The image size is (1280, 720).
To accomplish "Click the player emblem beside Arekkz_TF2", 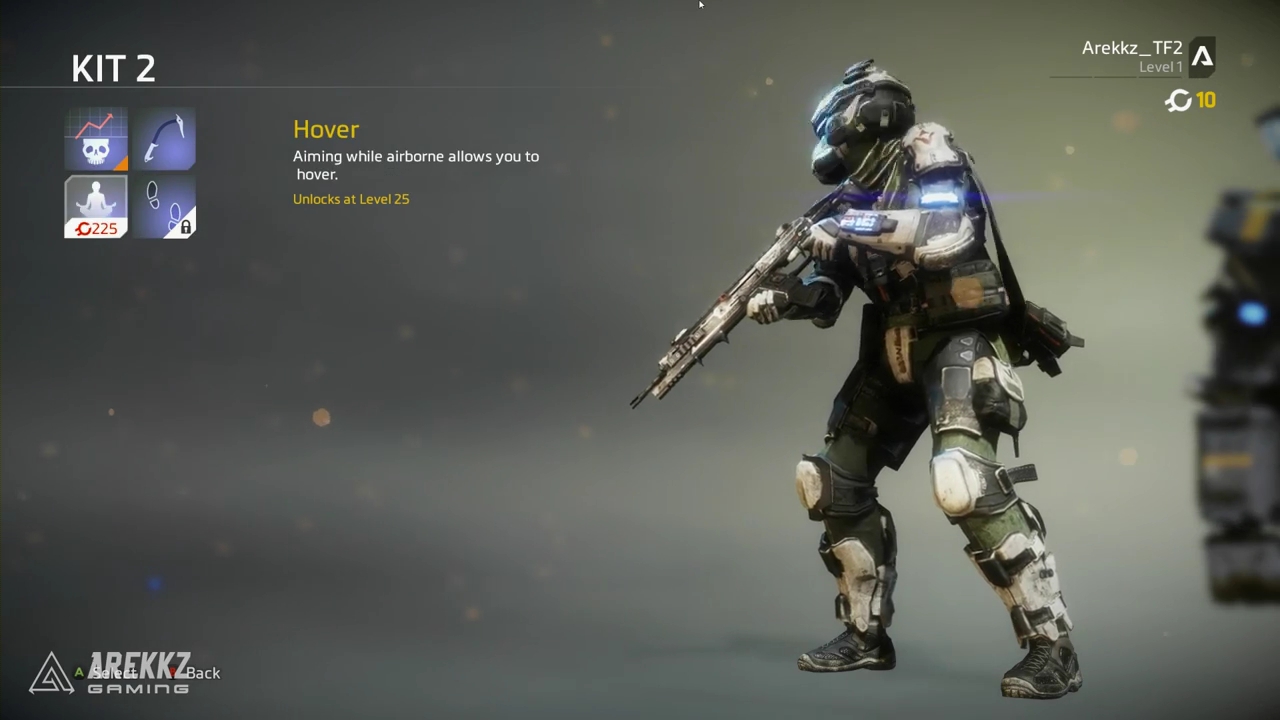I will coord(1202,57).
